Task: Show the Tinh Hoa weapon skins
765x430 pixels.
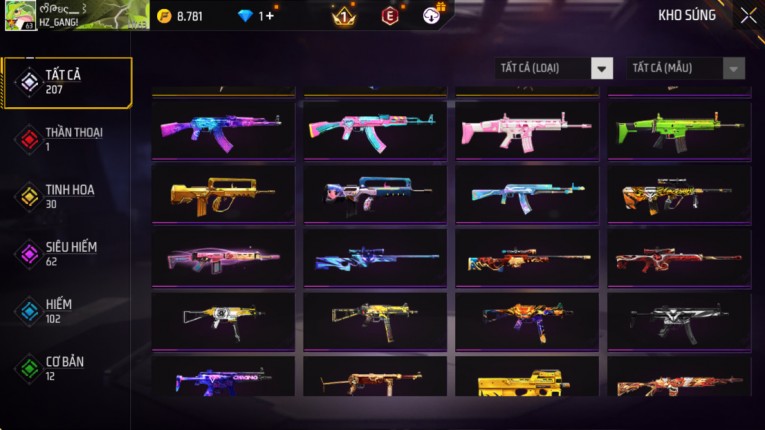Action: 66,196
